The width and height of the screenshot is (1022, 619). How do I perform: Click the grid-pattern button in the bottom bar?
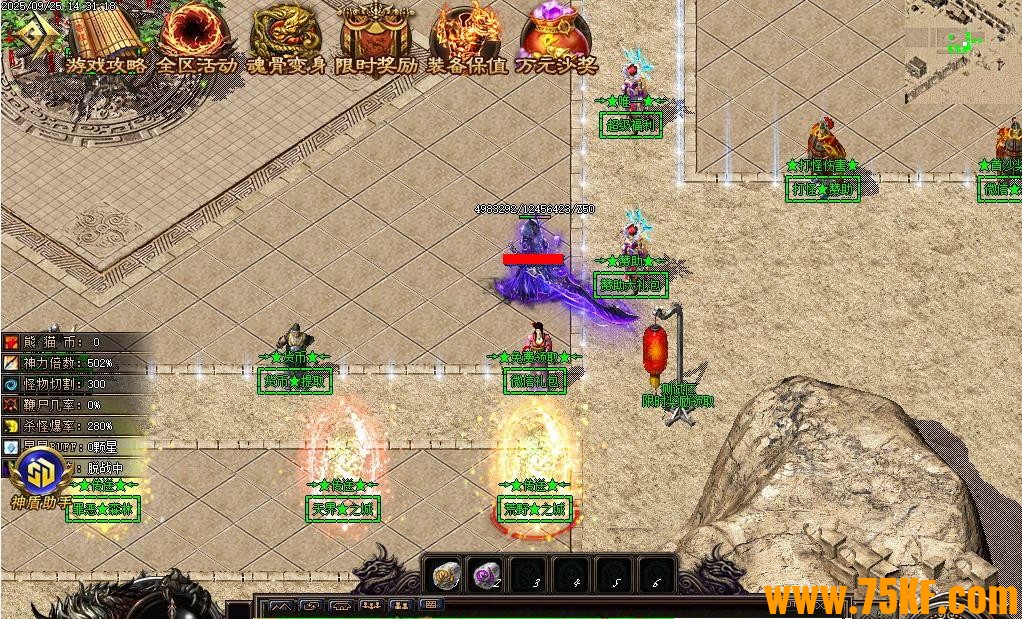431,605
